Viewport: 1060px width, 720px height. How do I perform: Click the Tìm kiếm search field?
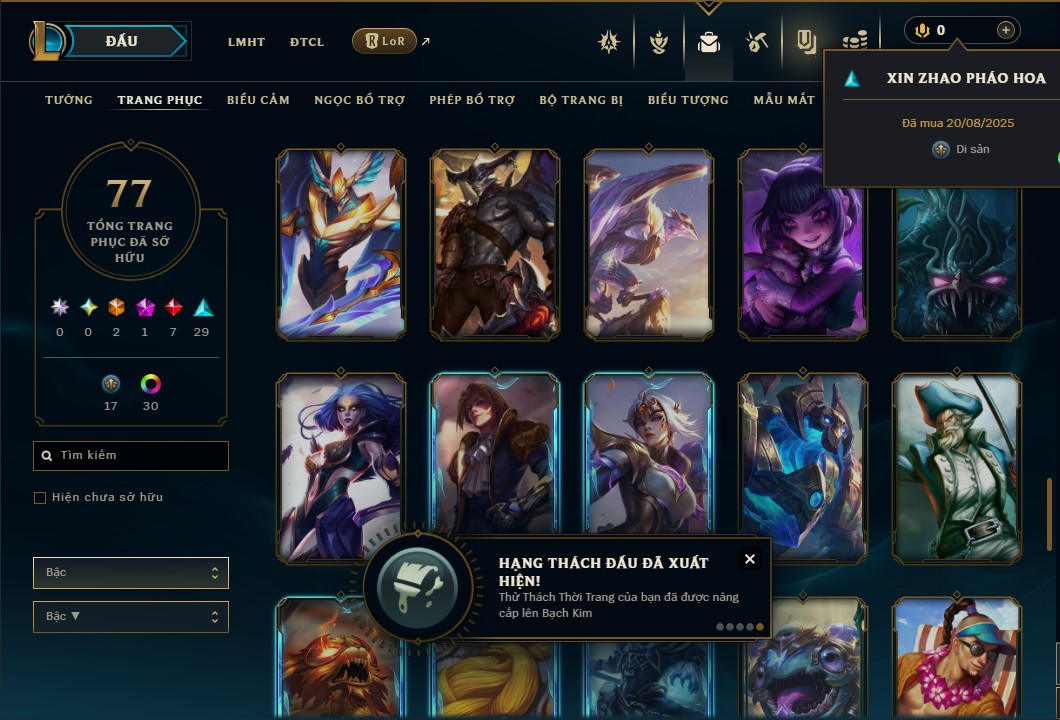[x=131, y=456]
